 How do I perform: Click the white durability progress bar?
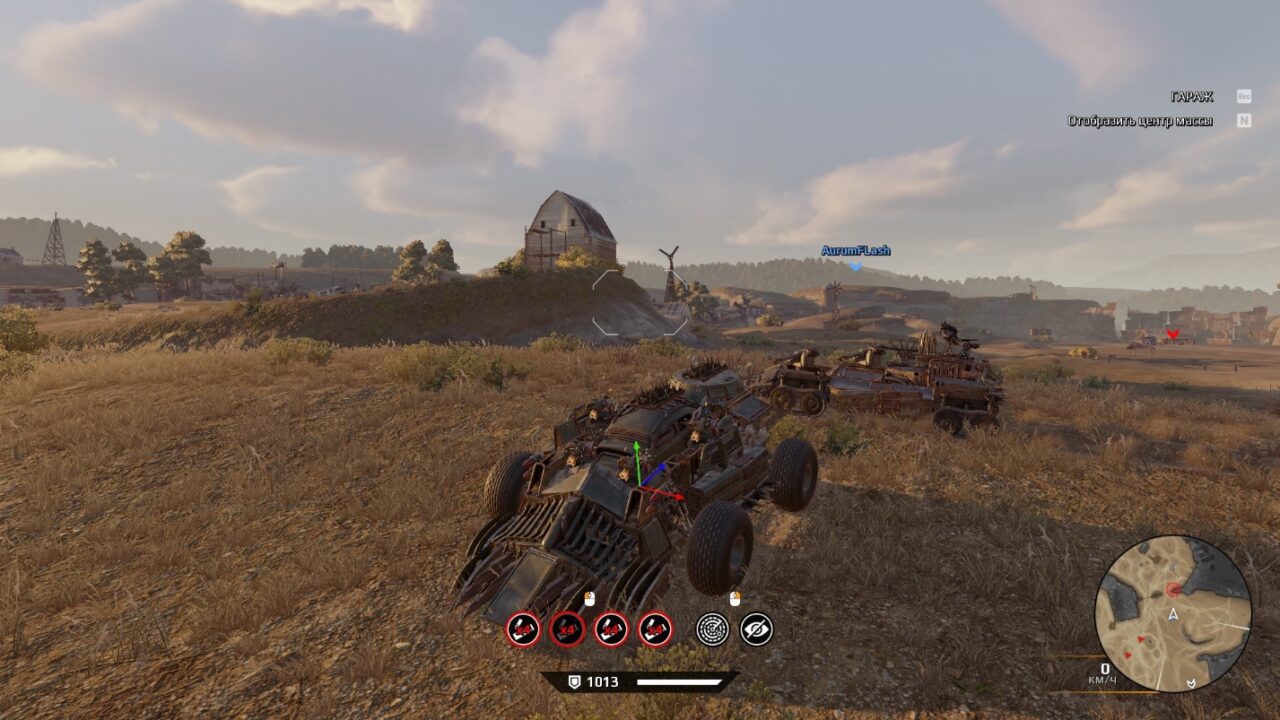click(x=680, y=682)
